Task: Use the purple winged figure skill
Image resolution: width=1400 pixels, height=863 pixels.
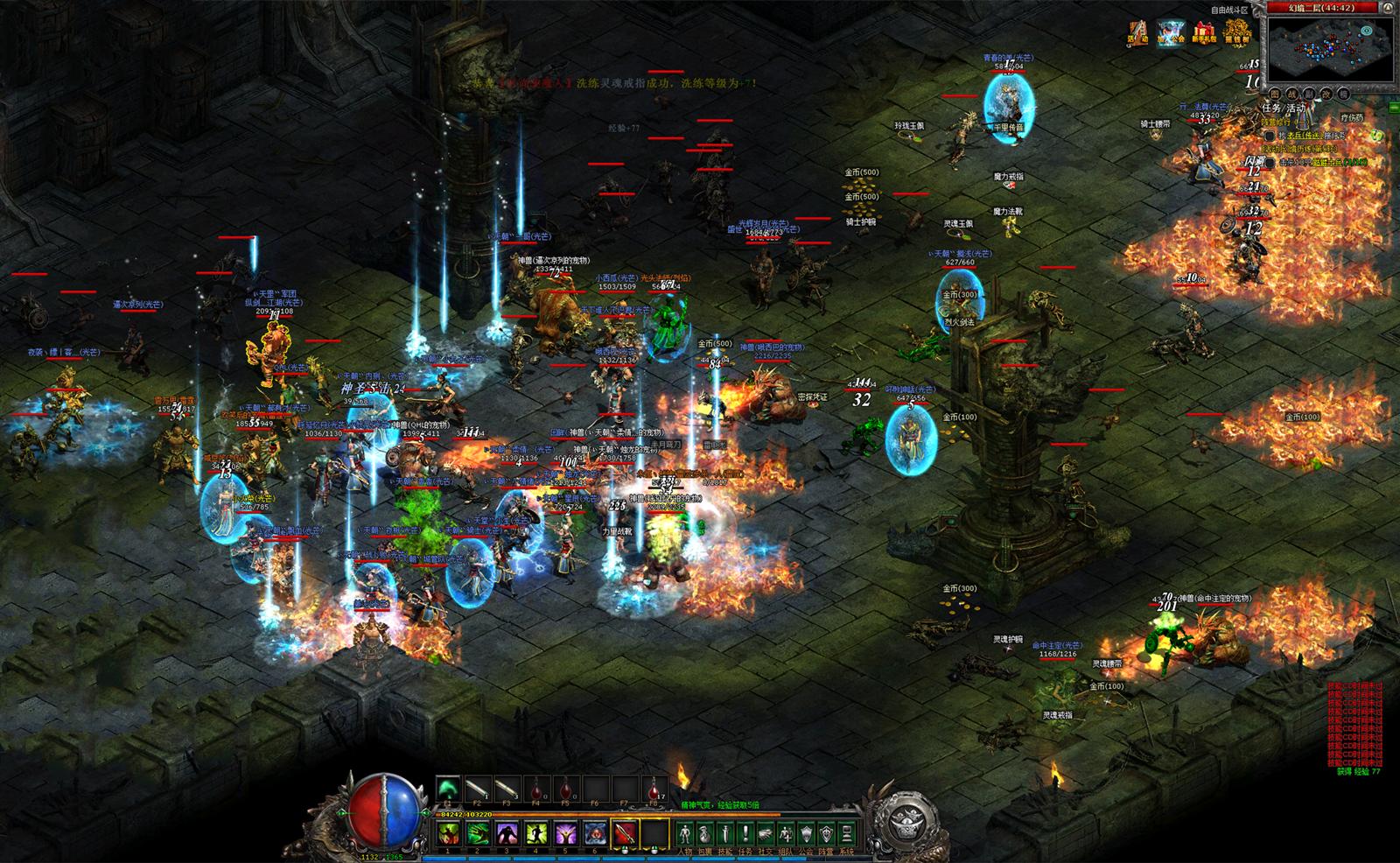Action: pos(565,832)
